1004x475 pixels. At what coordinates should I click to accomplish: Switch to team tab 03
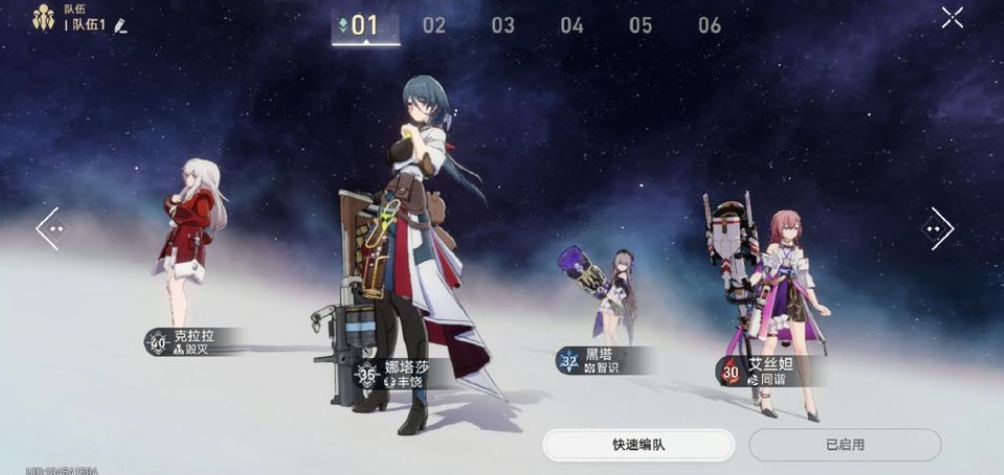[x=503, y=26]
